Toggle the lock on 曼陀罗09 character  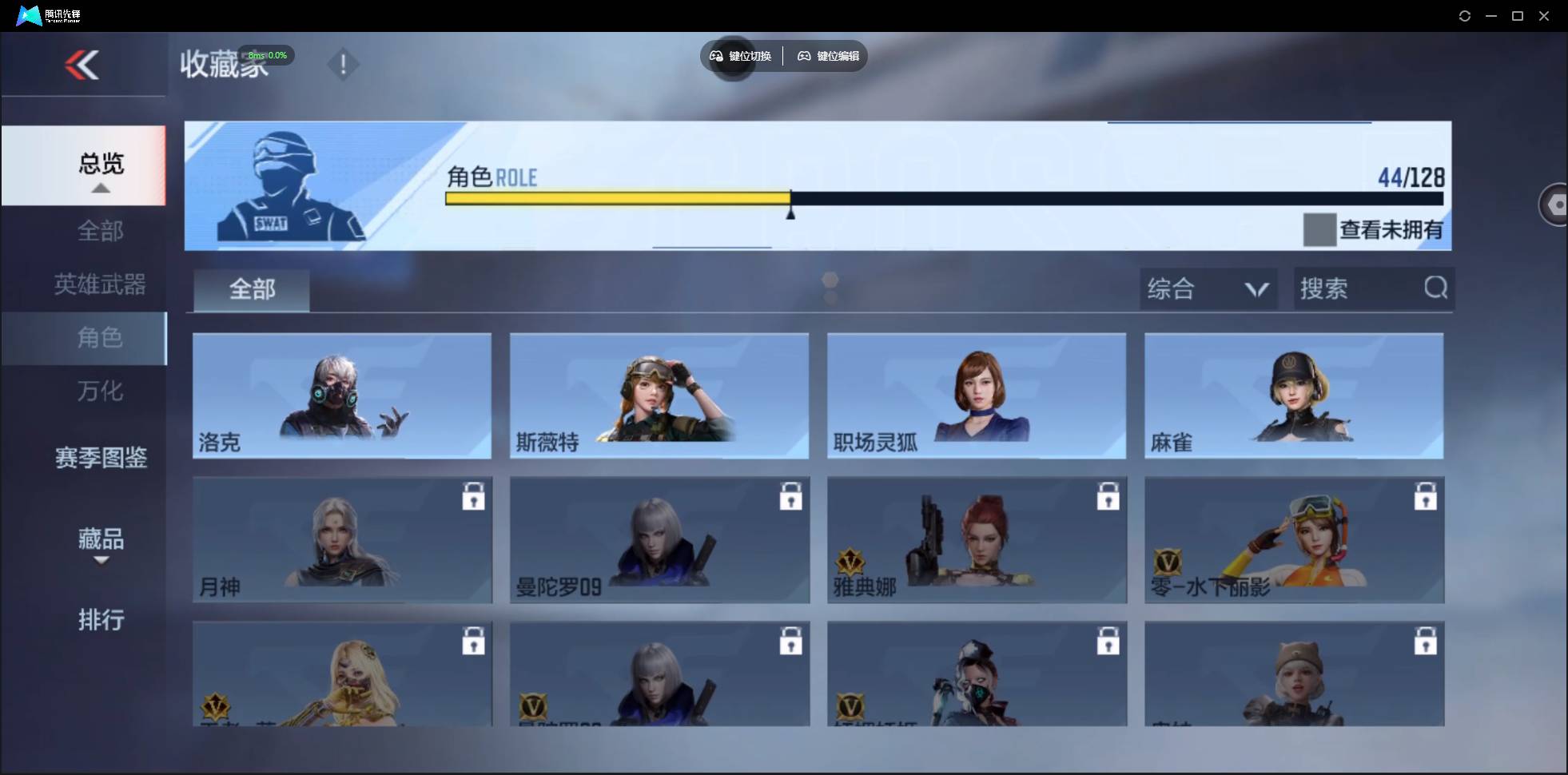pos(791,496)
